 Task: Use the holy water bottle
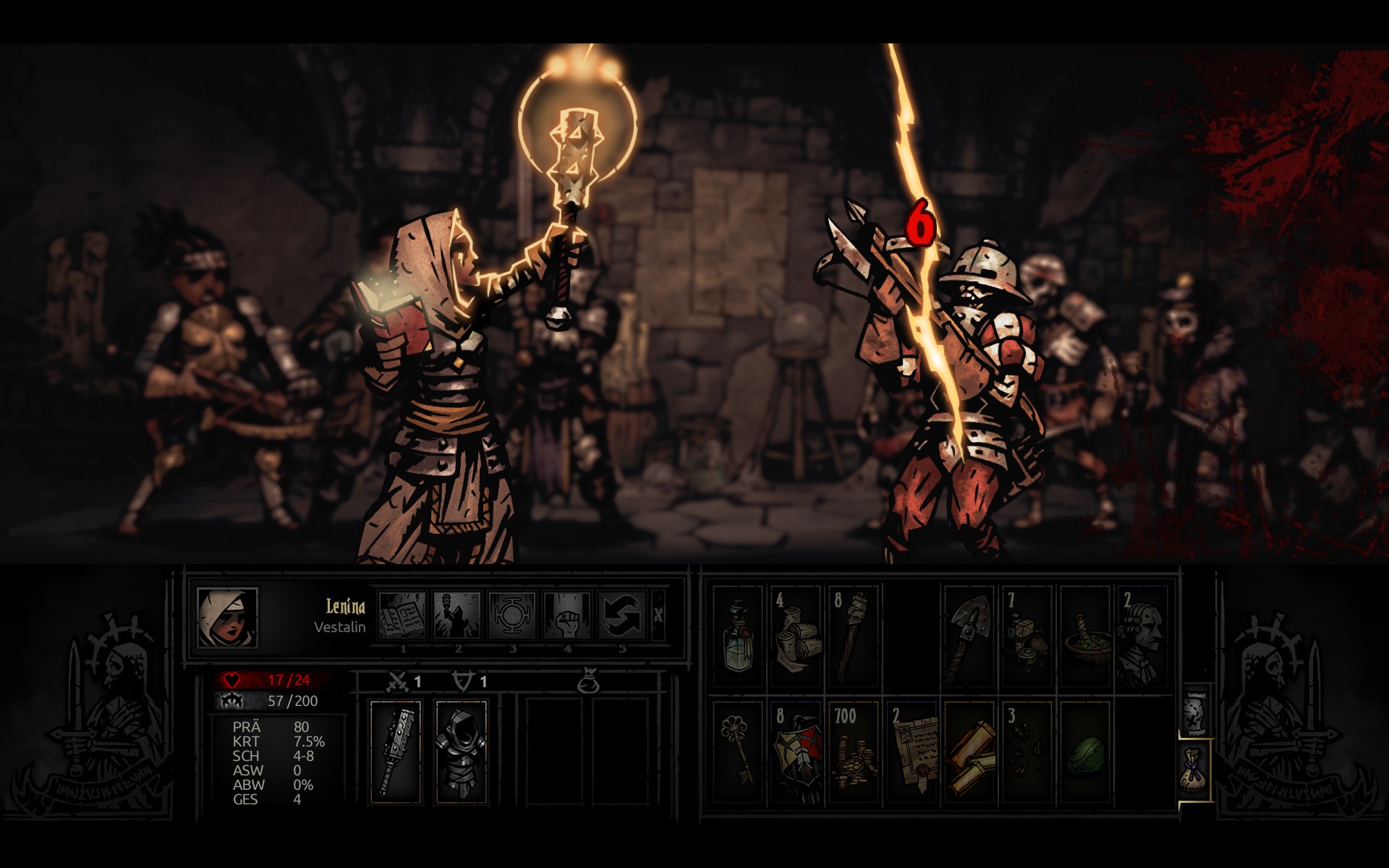[738, 637]
